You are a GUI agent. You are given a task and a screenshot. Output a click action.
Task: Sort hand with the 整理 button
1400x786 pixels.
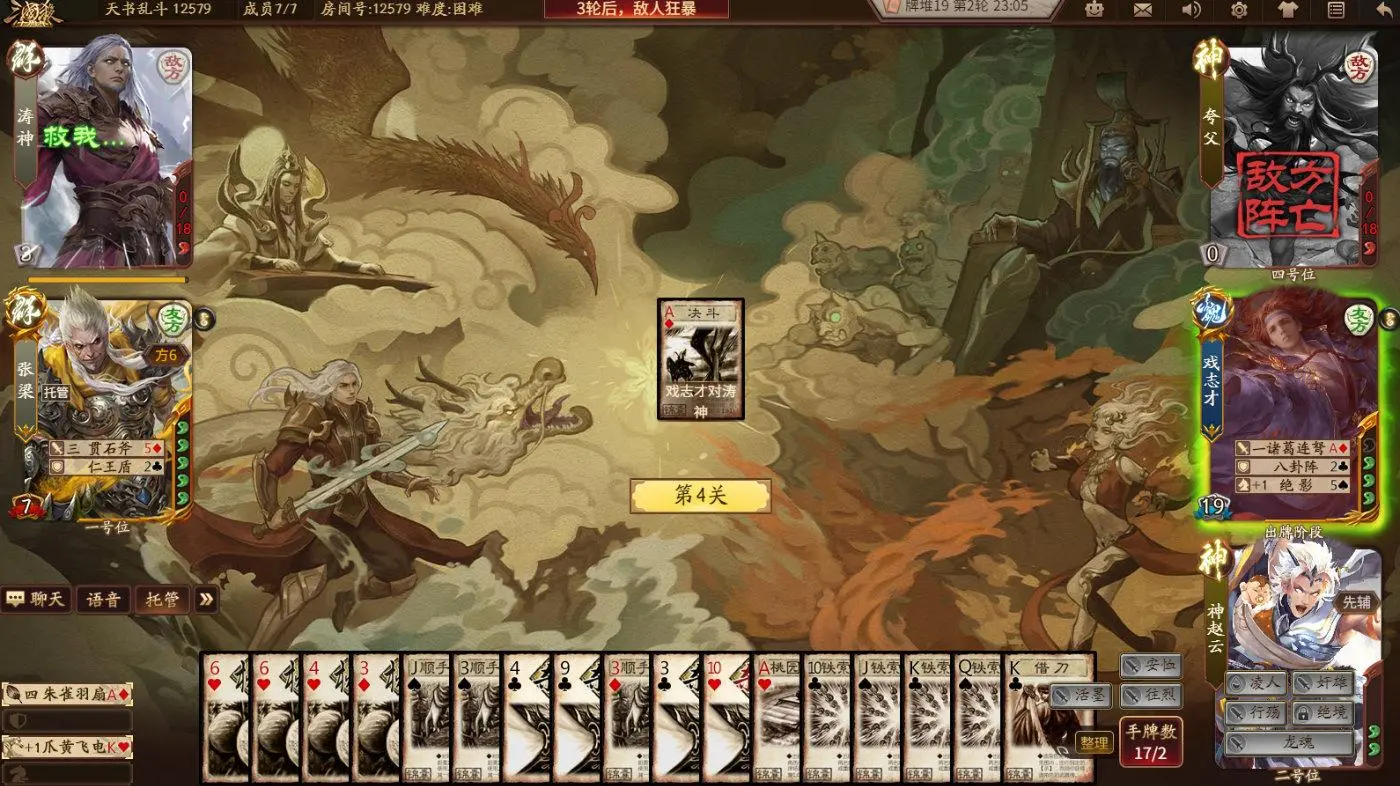1094,743
